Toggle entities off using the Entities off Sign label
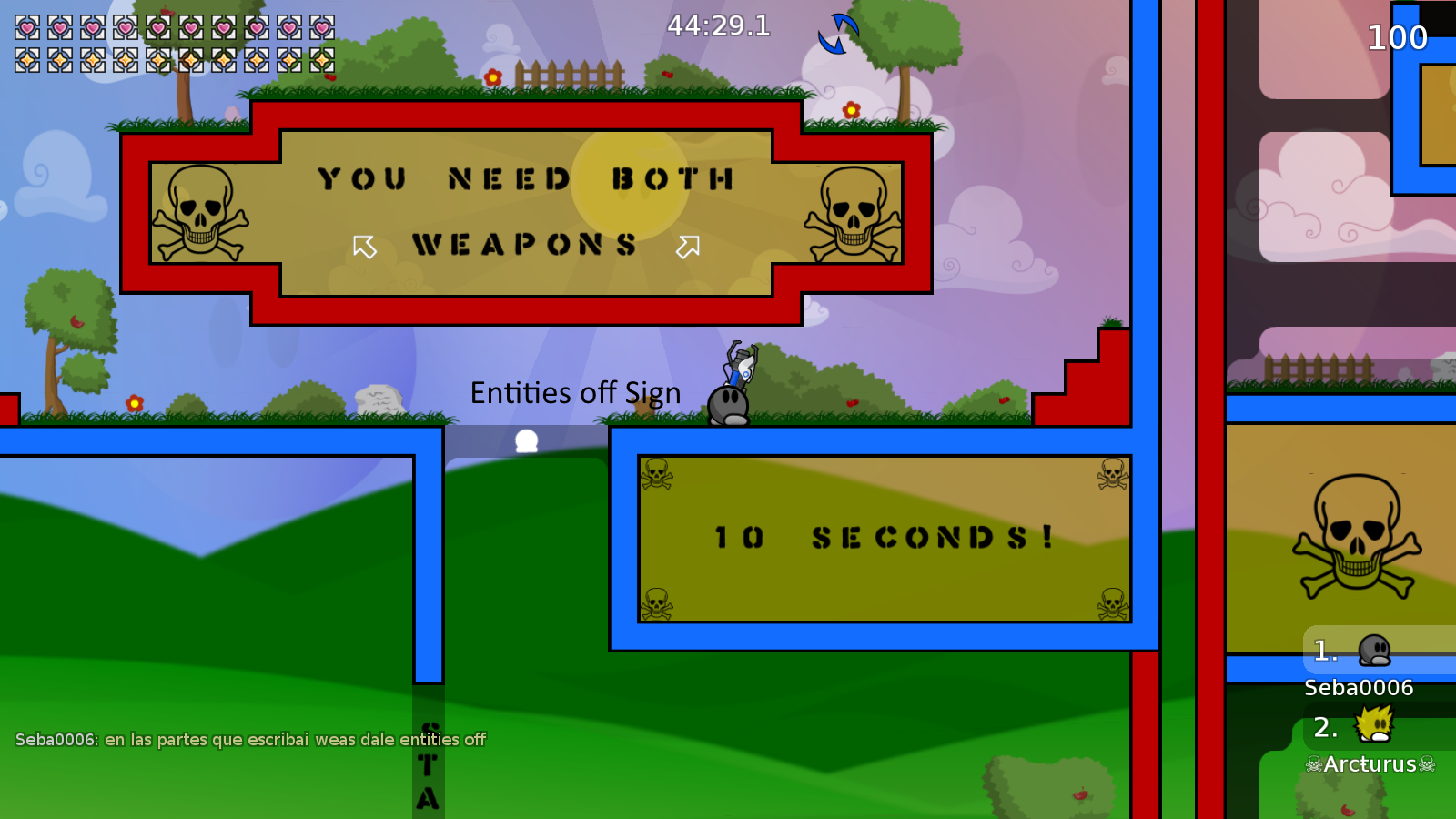1456x819 pixels. point(575,393)
